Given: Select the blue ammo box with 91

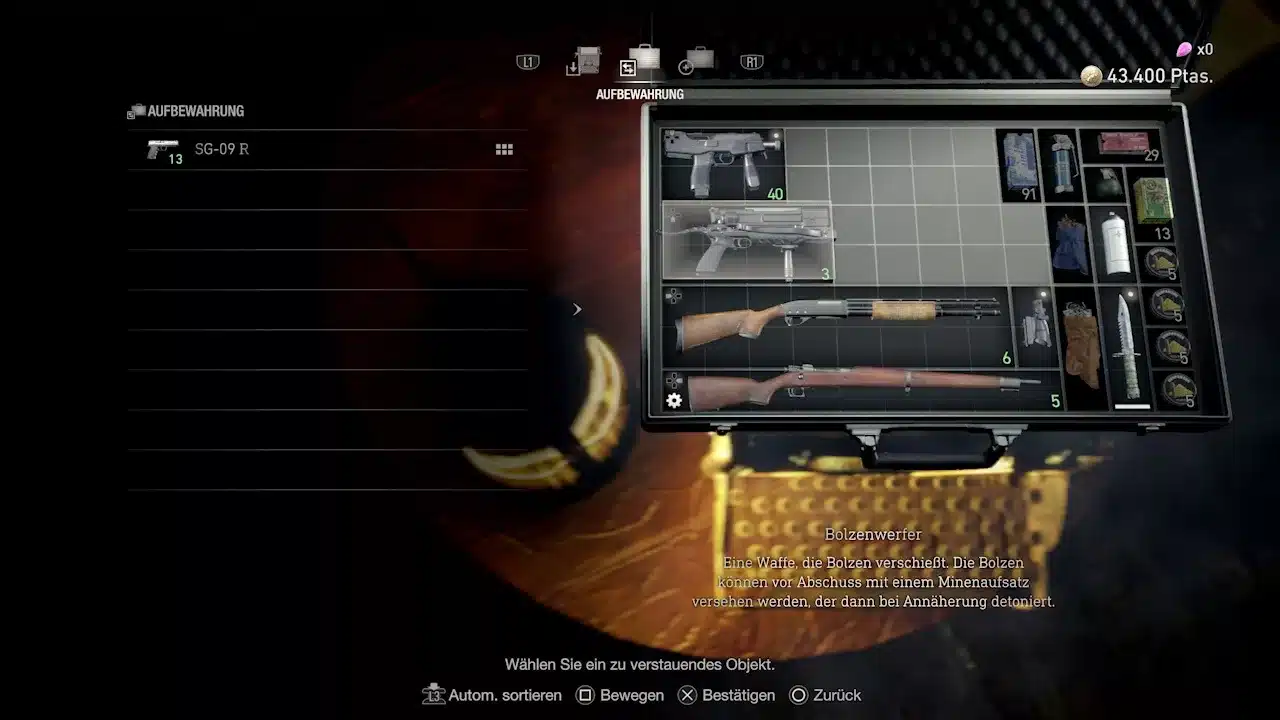Looking at the screenshot, I should (x=1018, y=164).
